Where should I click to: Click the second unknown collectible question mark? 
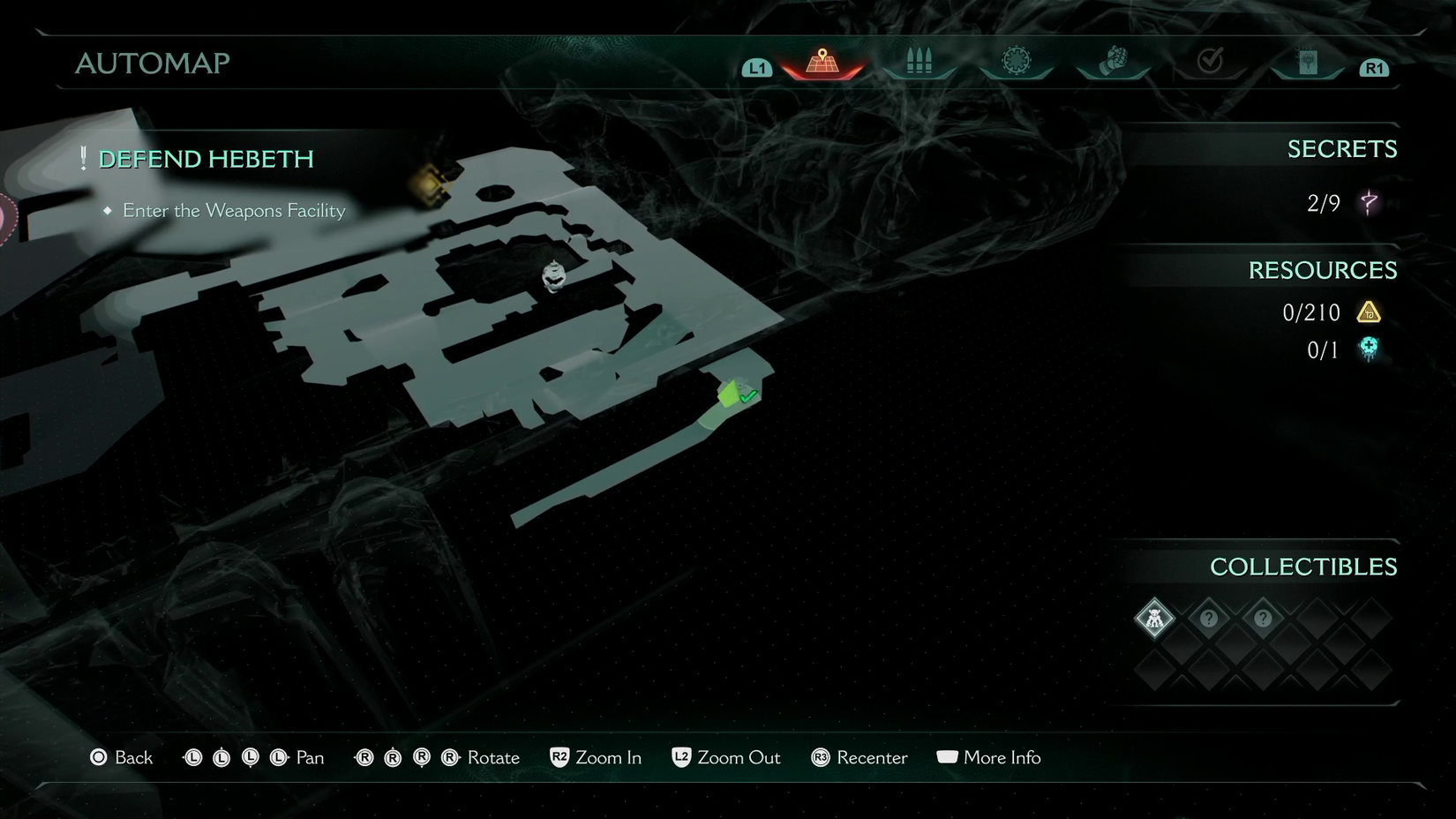click(1264, 619)
